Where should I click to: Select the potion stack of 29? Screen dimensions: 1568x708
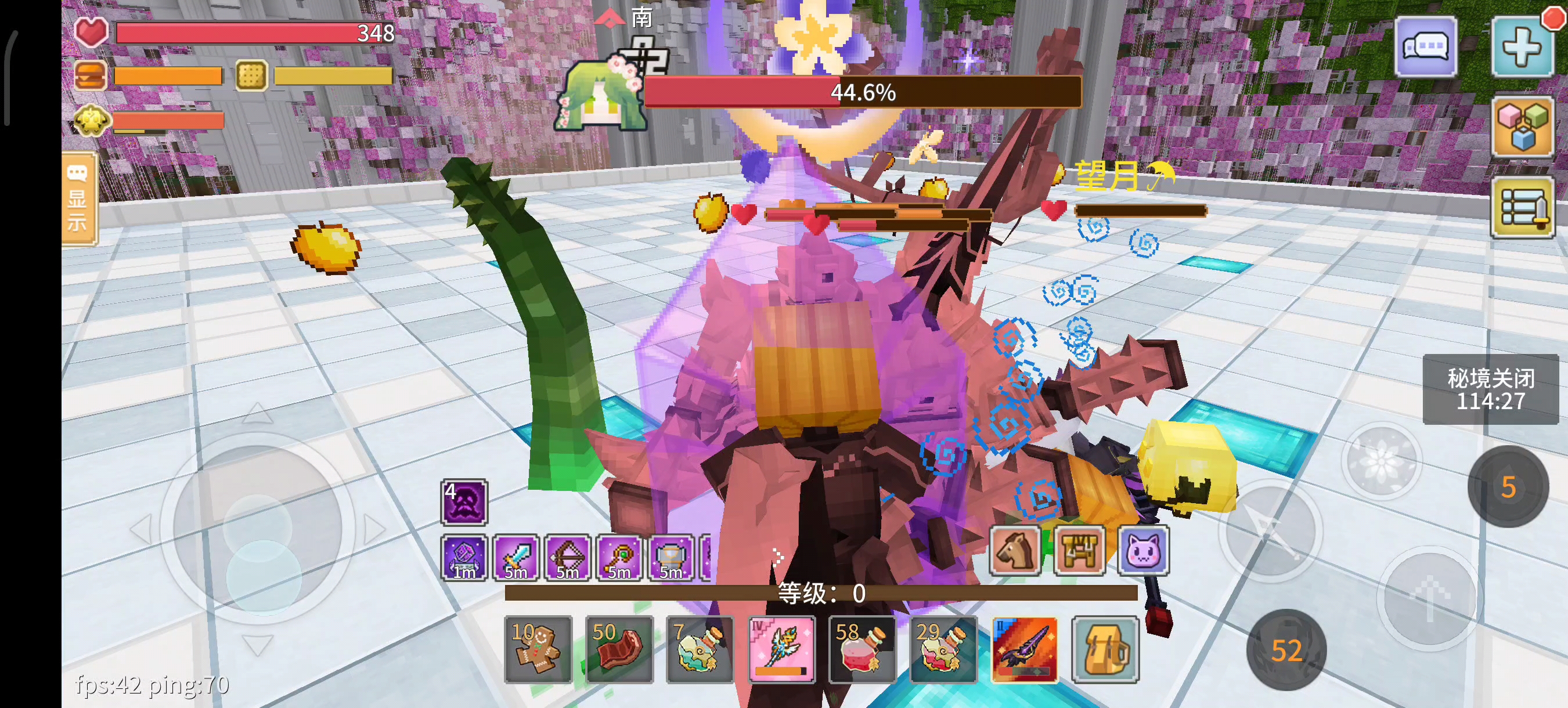coord(943,649)
